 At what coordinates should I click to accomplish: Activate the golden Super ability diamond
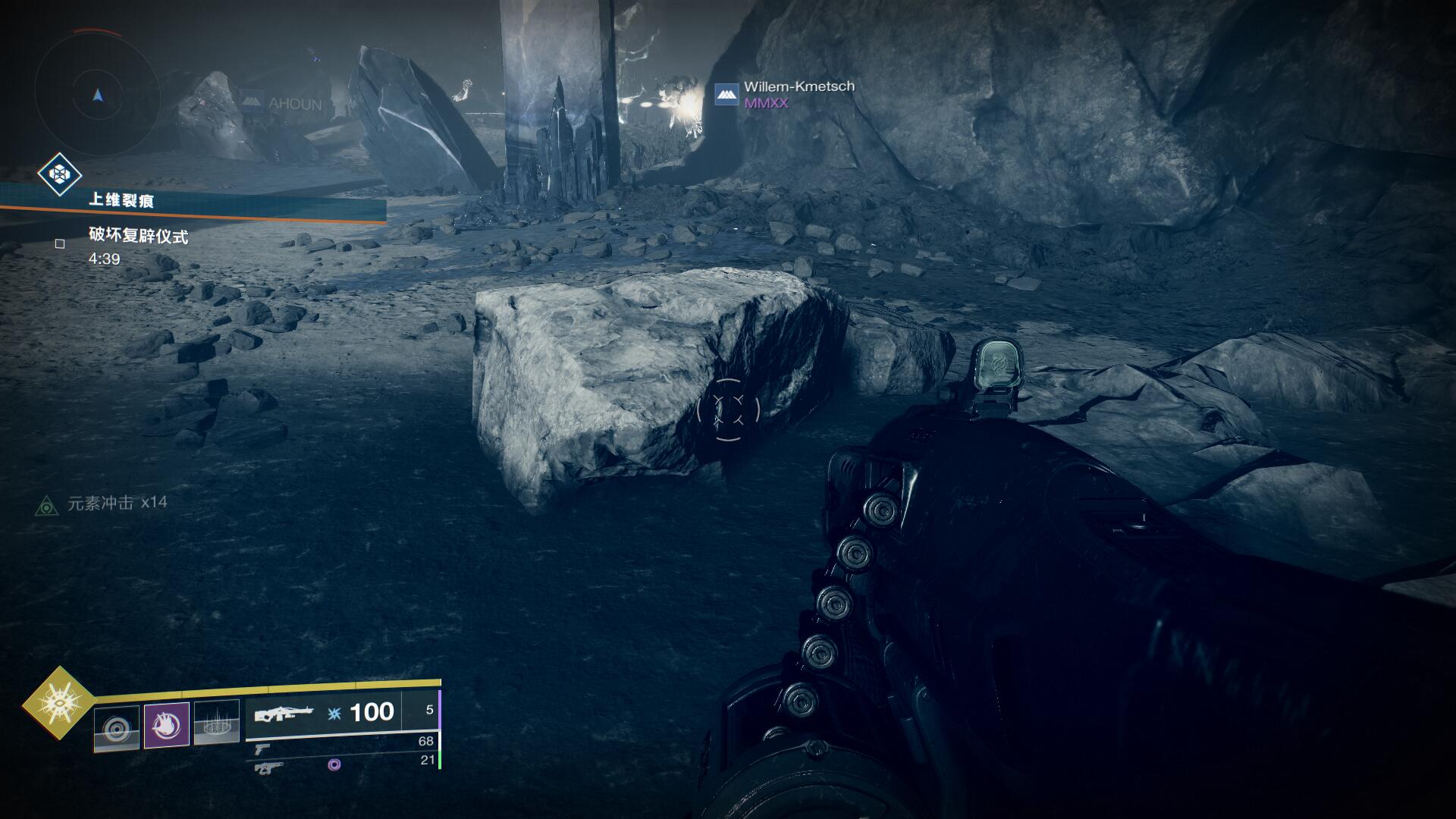point(58,702)
